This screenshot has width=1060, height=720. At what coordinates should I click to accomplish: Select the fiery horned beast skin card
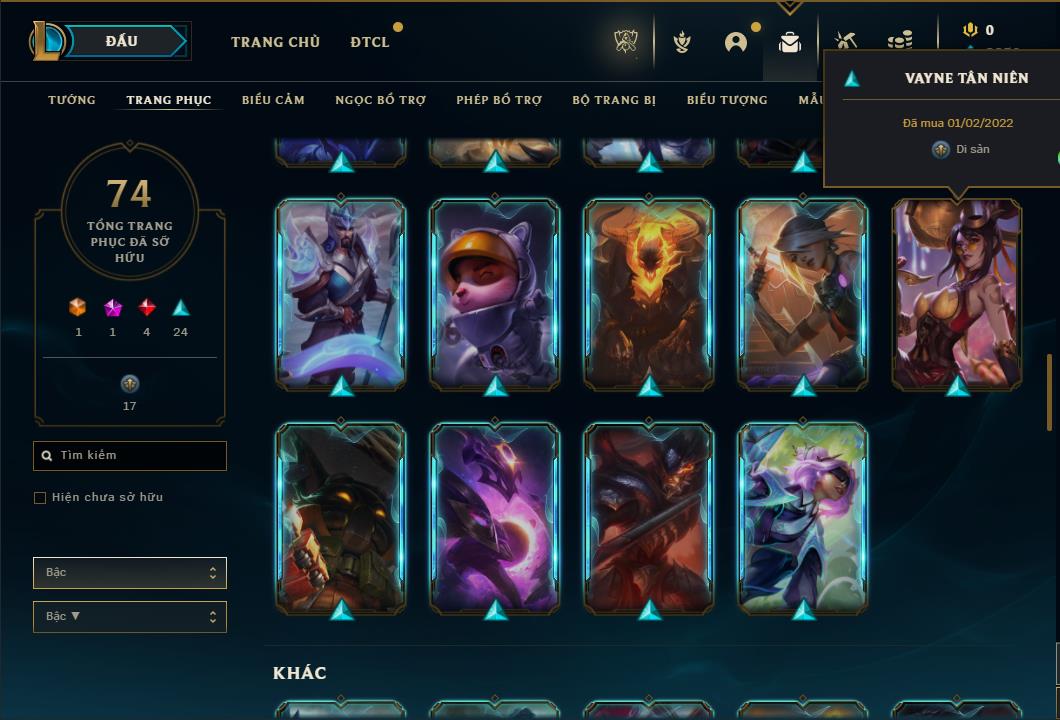[x=649, y=293]
